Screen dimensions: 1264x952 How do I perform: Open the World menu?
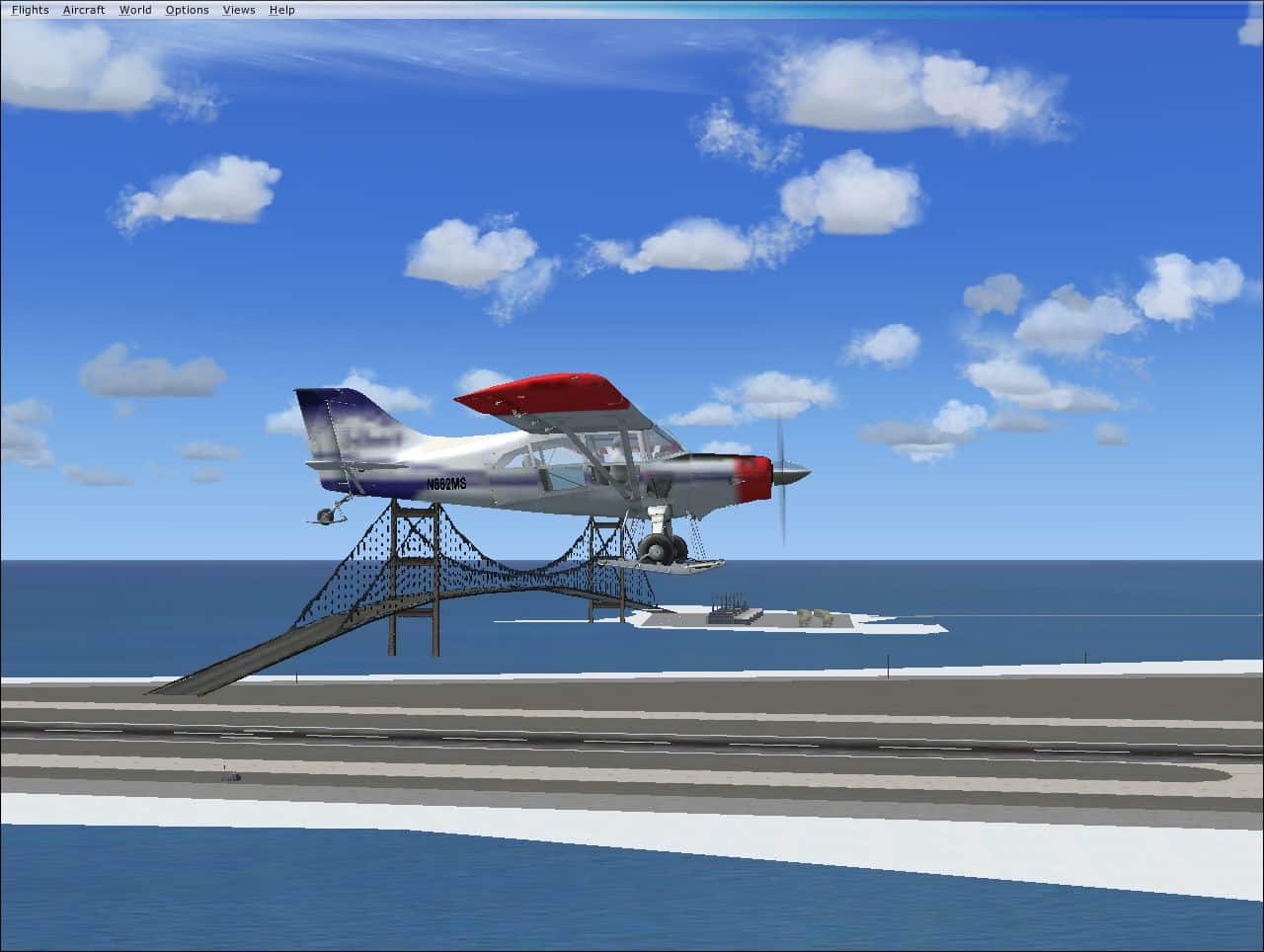135,9
